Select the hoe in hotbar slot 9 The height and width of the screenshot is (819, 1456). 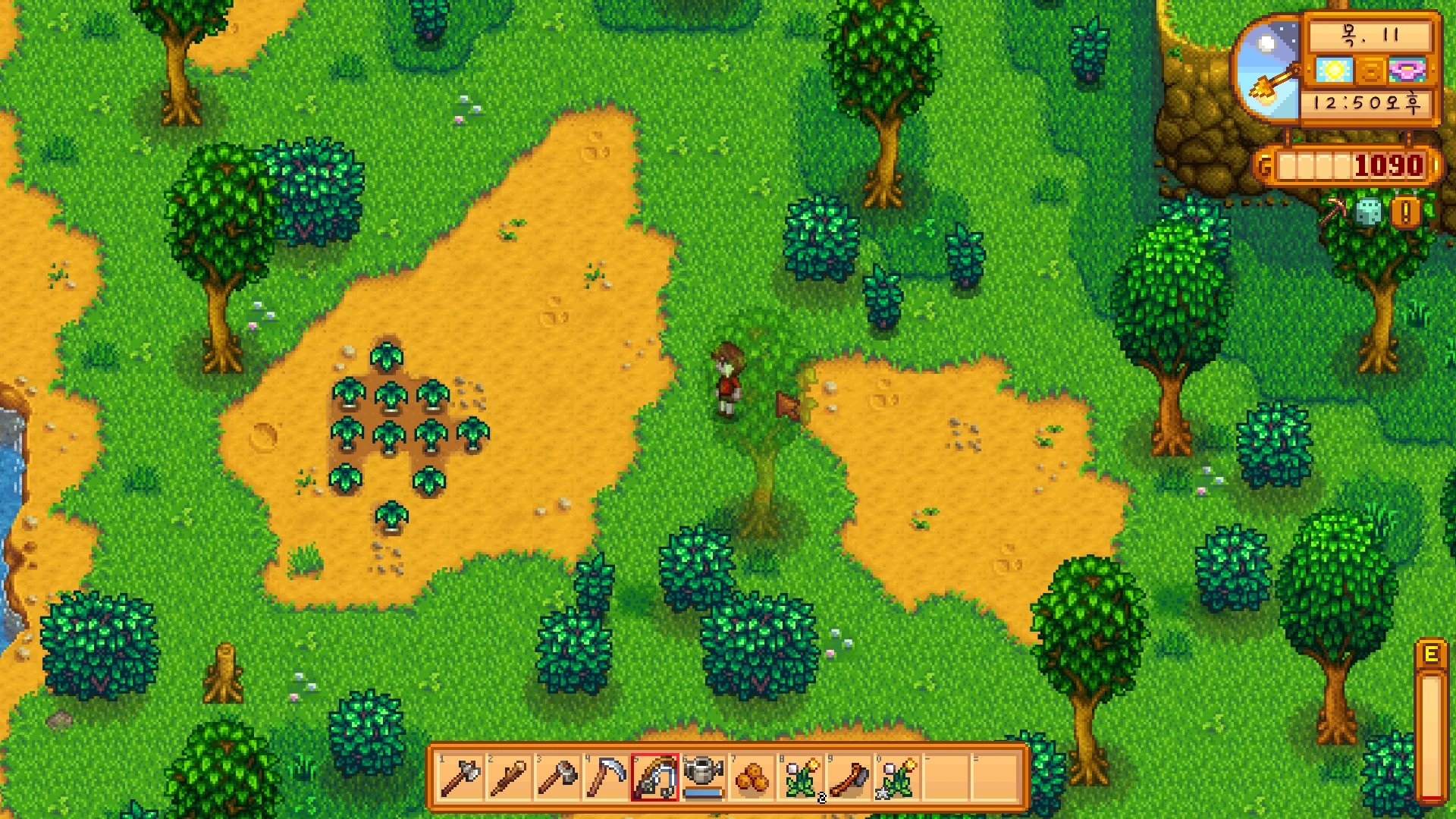pyautogui.click(x=849, y=777)
